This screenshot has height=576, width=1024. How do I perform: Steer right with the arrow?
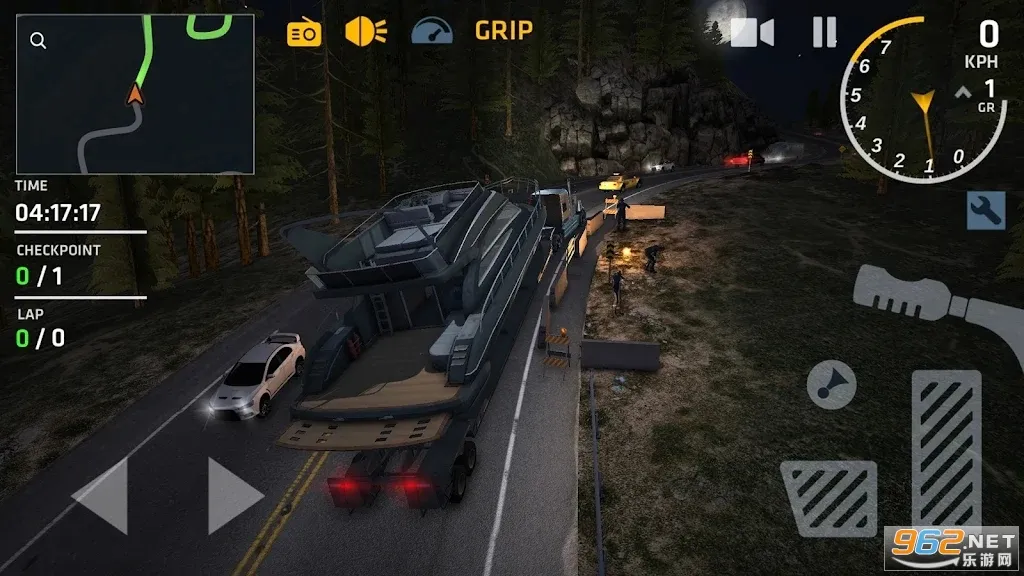(x=235, y=496)
